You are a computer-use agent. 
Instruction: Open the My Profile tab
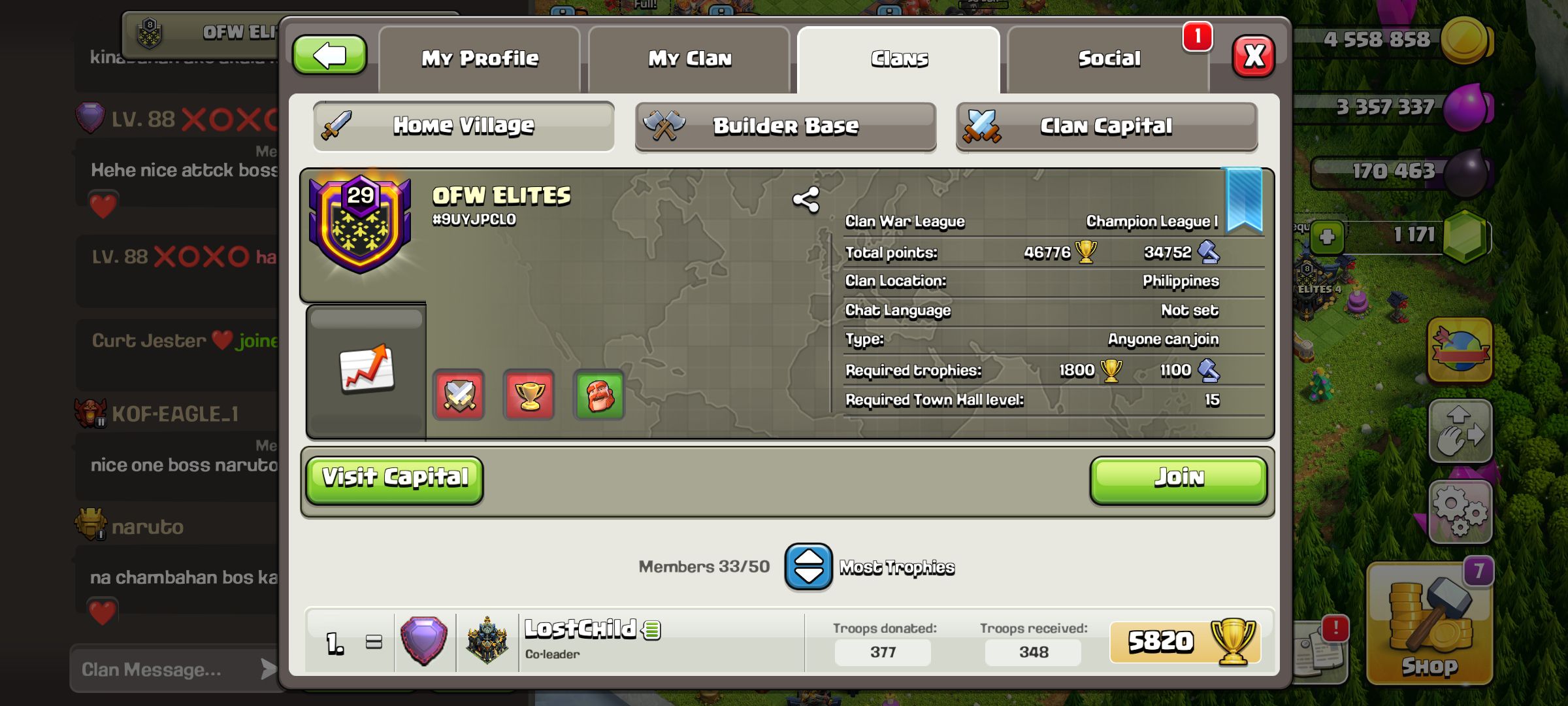480,59
